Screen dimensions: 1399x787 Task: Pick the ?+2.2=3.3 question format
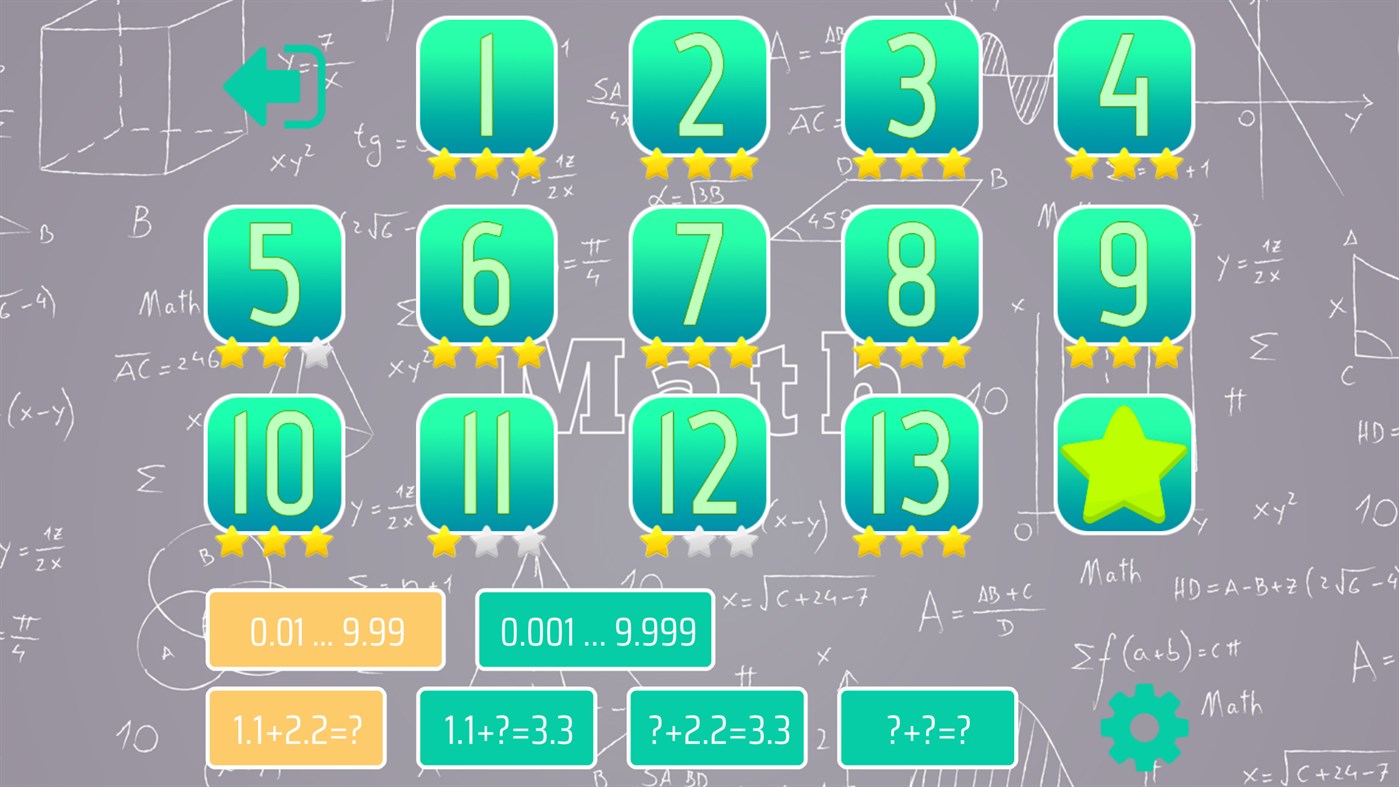716,728
